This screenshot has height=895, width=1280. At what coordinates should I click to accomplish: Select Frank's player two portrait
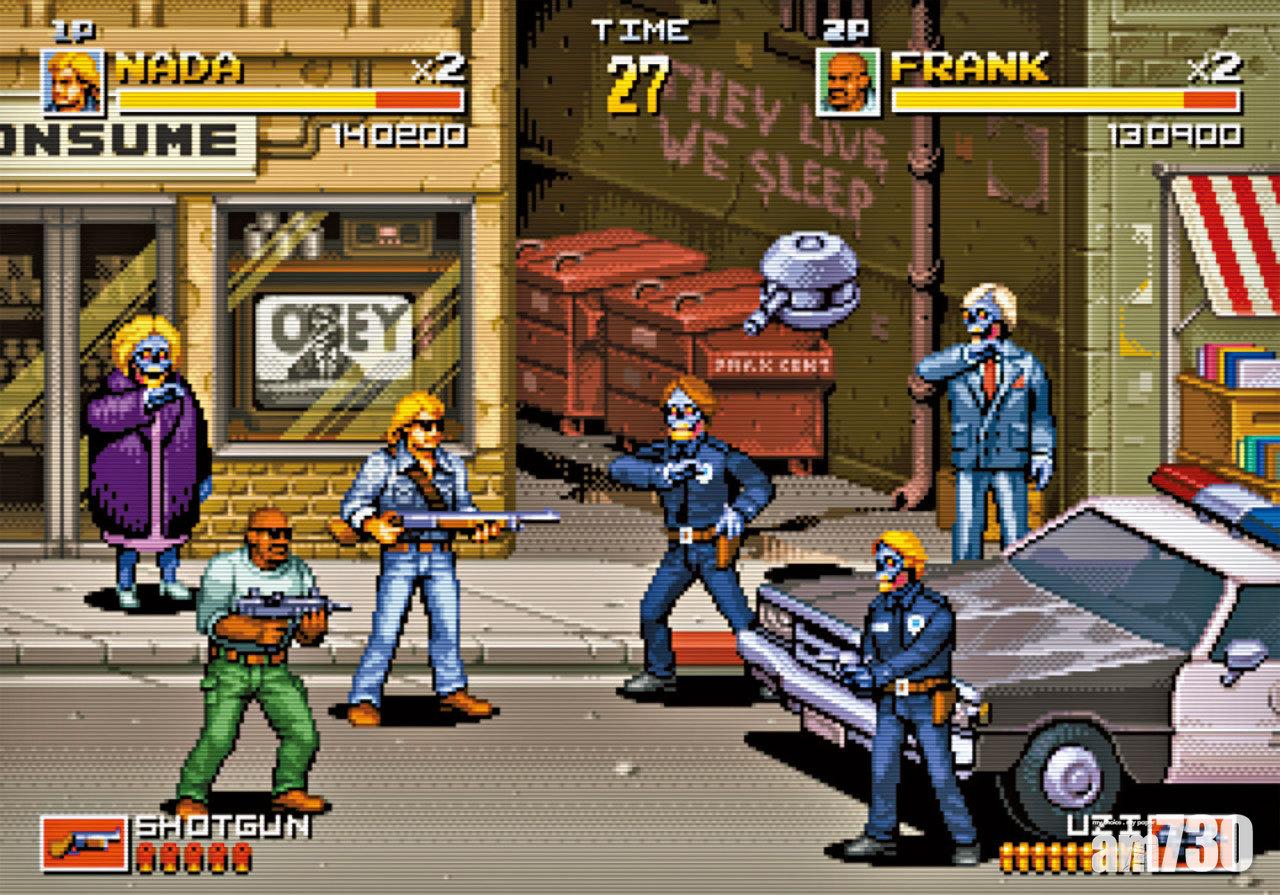click(x=847, y=82)
